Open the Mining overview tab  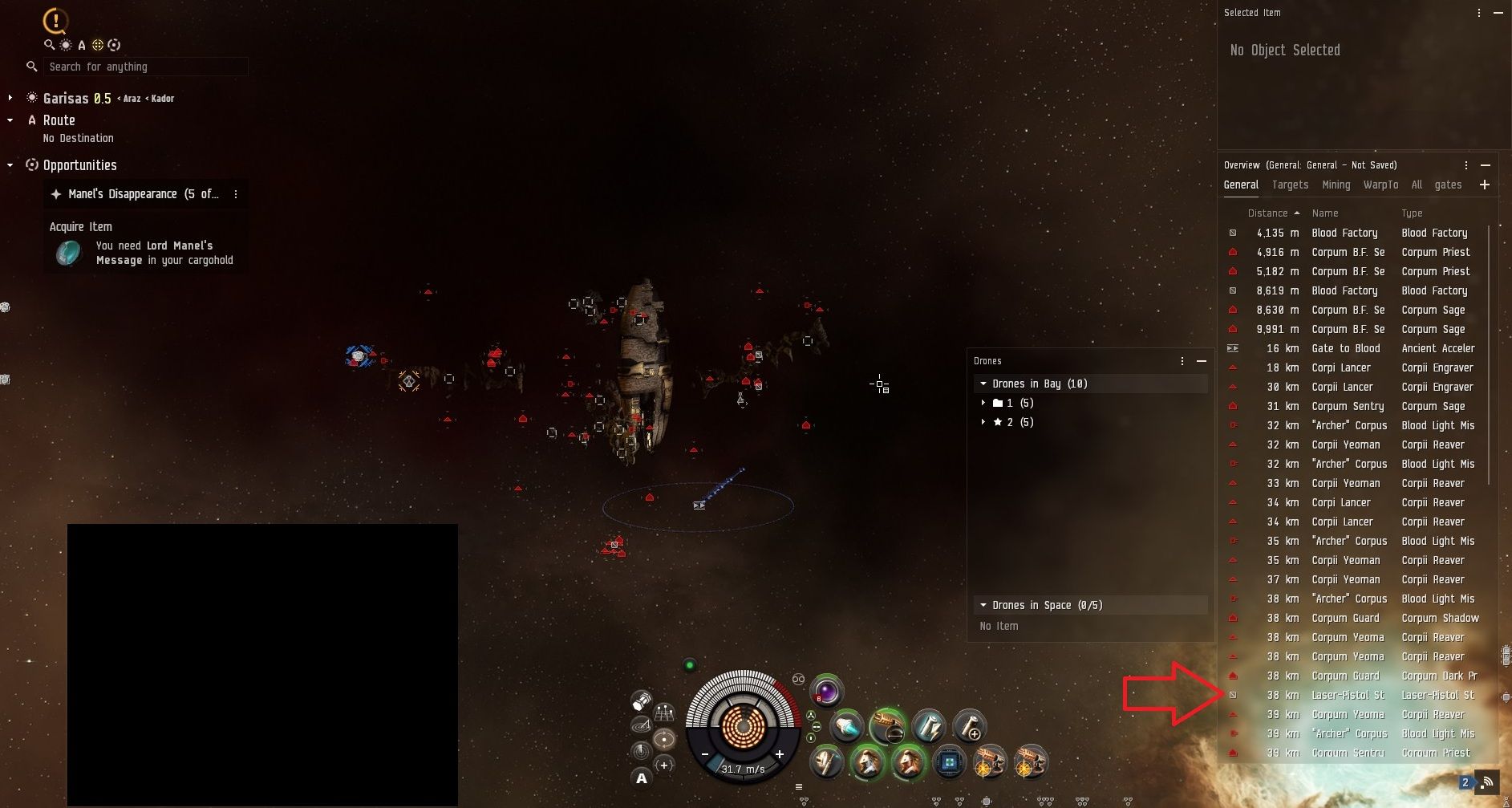click(1336, 185)
